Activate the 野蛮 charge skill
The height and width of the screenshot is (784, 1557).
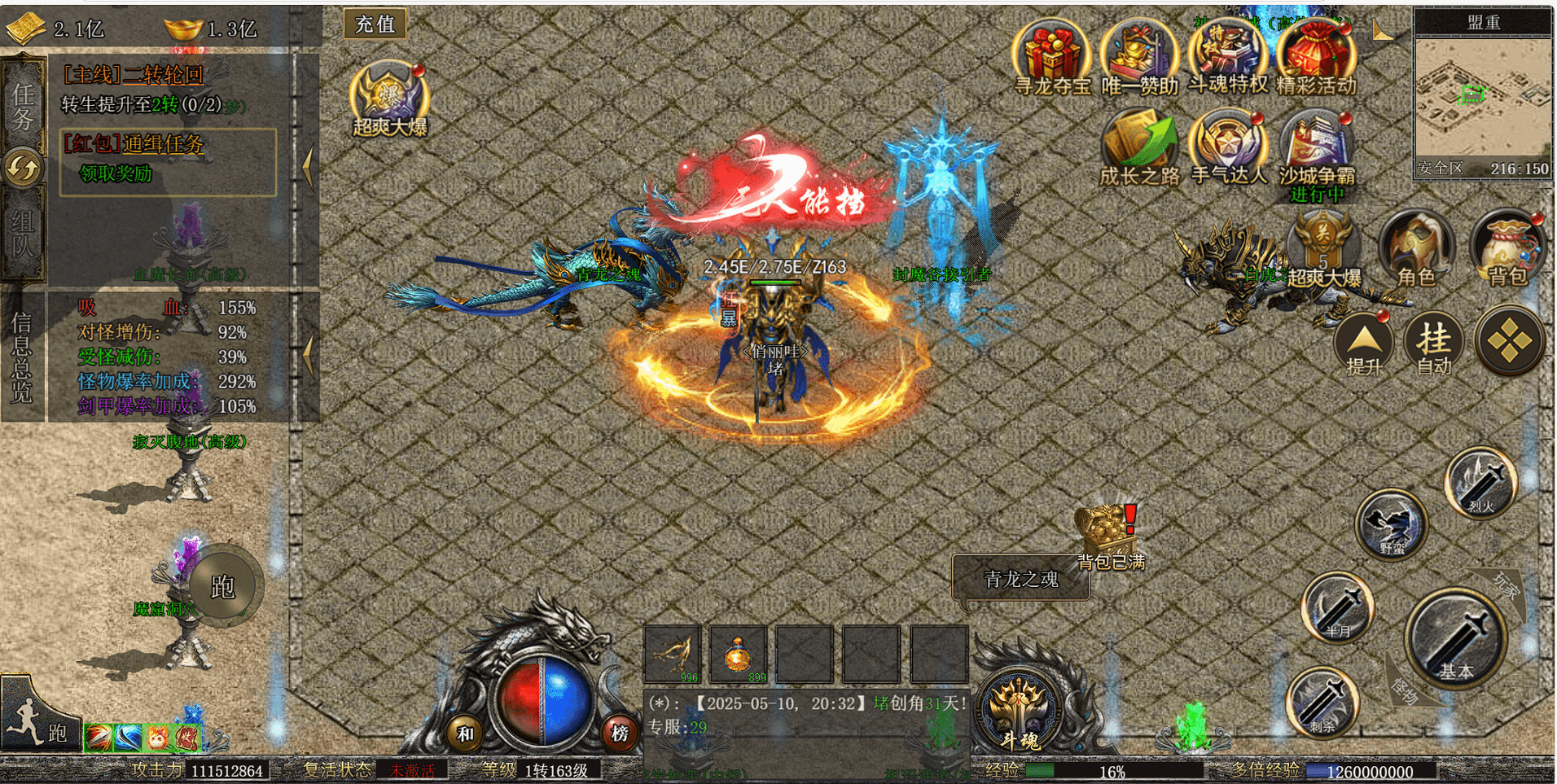tap(1392, 525)
